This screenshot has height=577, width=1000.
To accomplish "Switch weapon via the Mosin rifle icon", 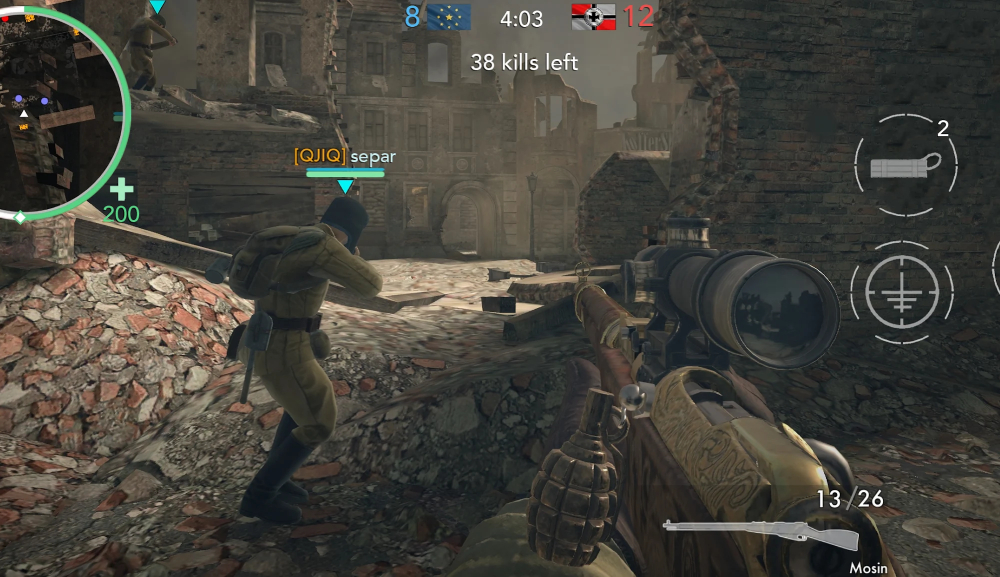I will pyautogui.click(x=761, y=533).
